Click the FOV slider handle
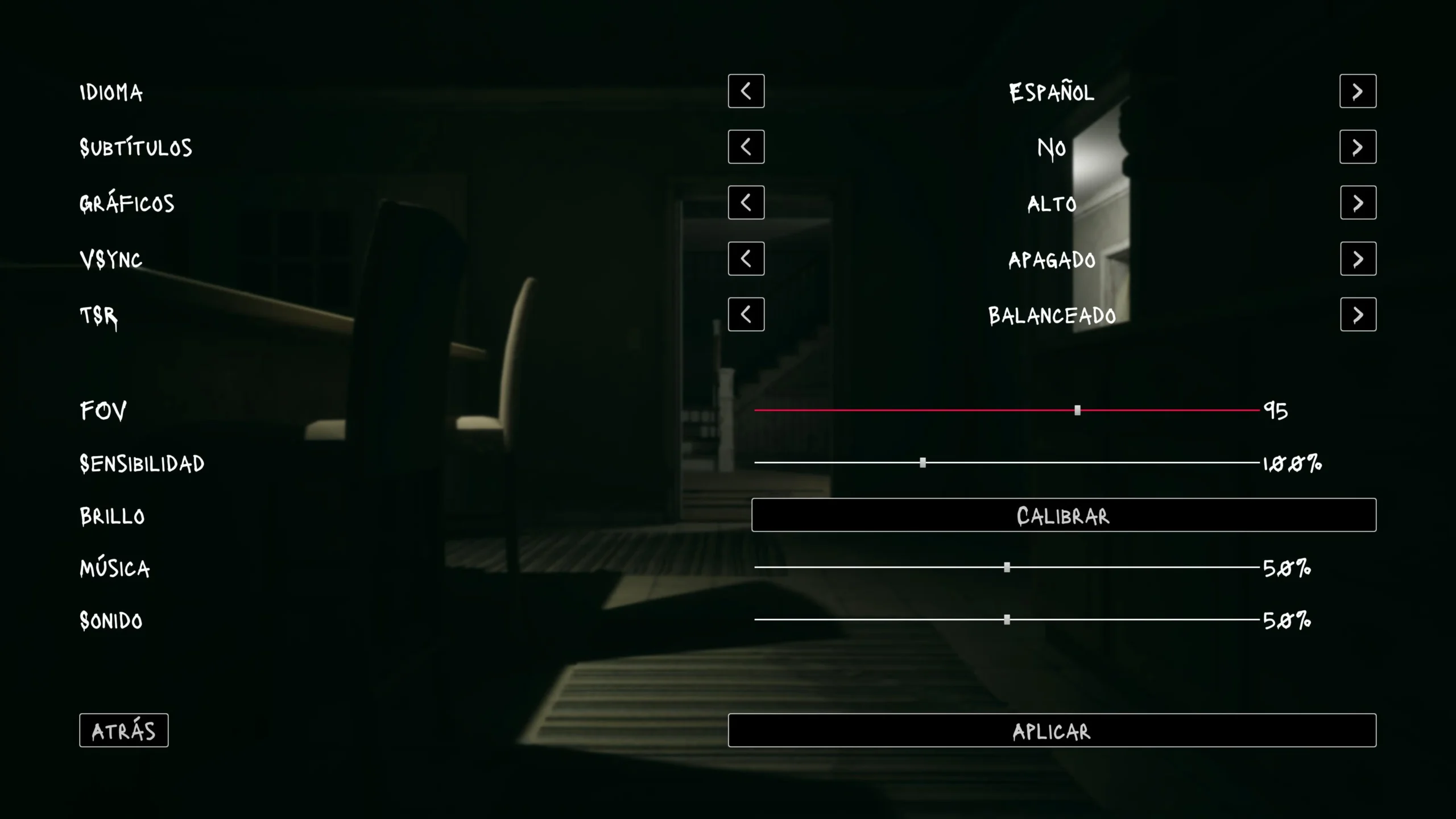The image size is (1456, 819). point(1077,410)
